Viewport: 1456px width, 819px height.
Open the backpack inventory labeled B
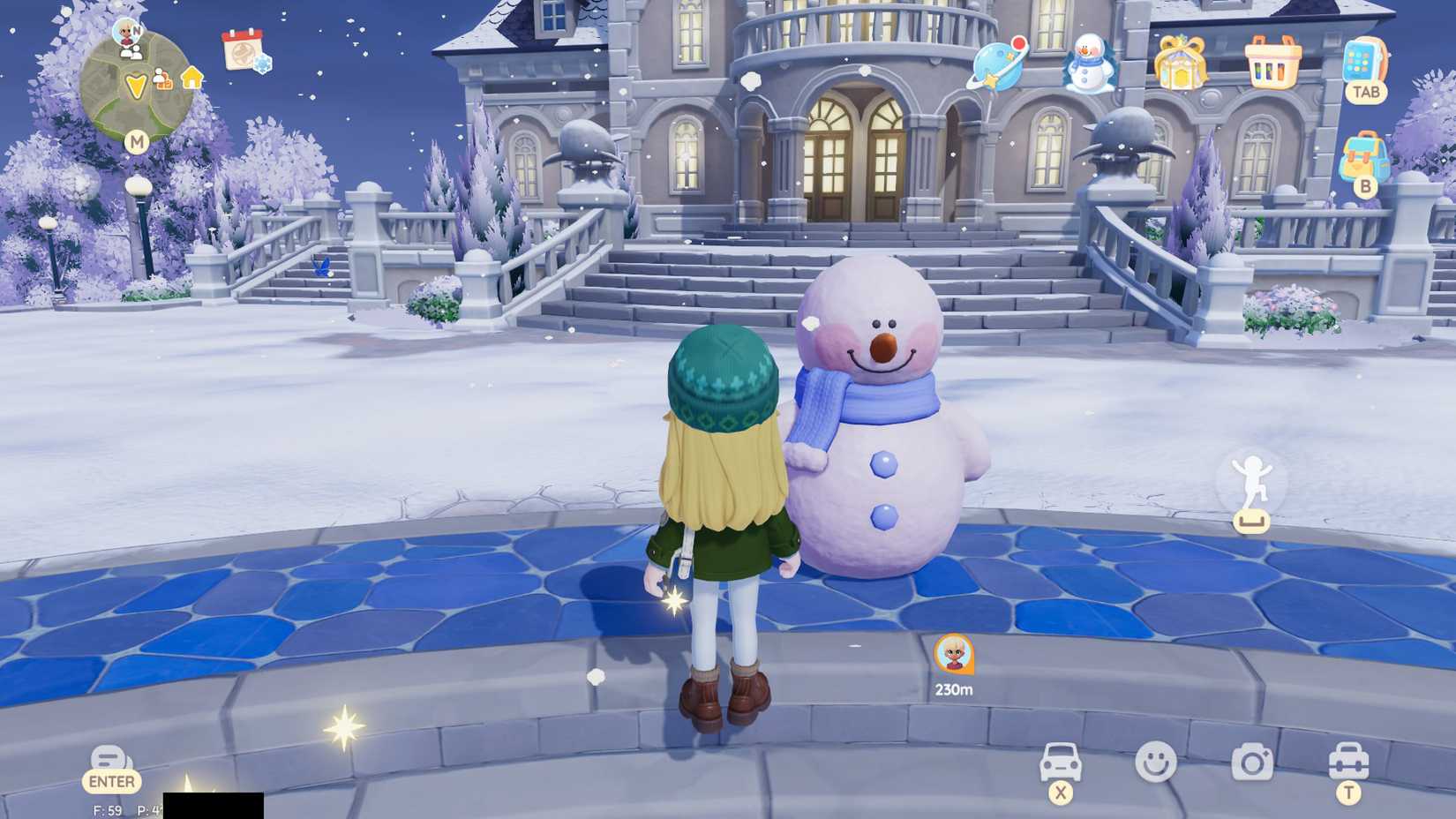pyautogui.click(x=1362, y=159)
